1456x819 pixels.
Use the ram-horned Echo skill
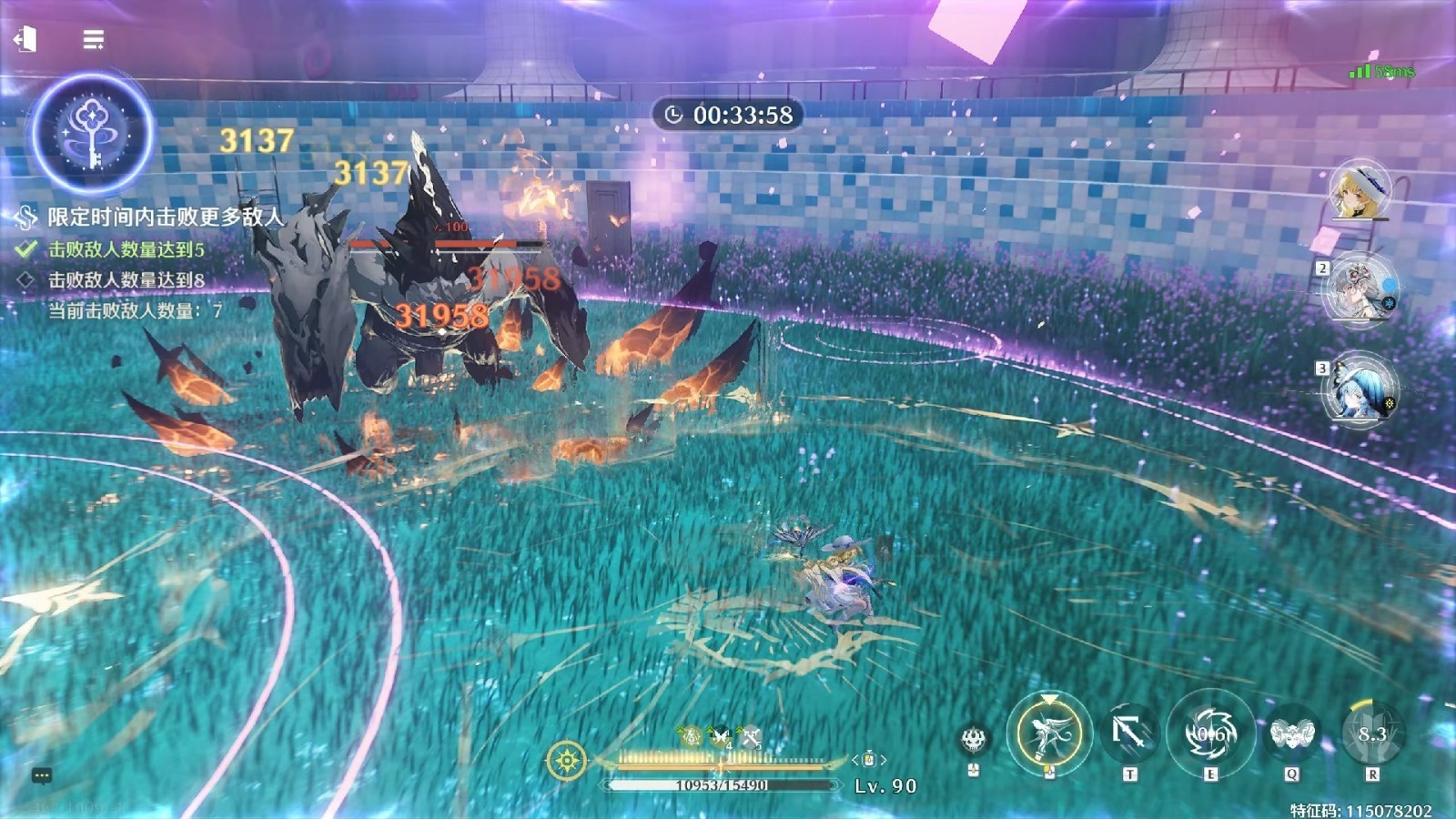(1291, 733)
